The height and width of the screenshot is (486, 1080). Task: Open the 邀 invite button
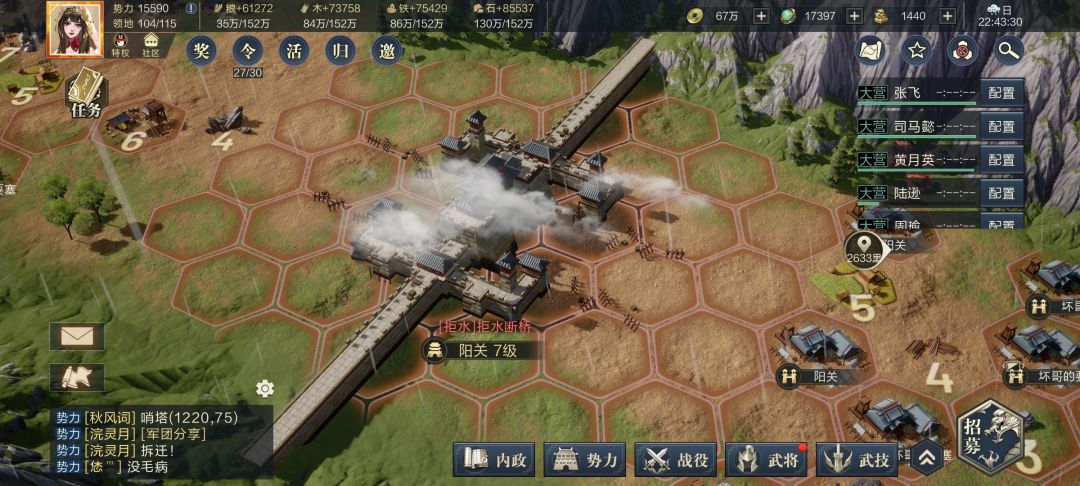tap(387, 49)
